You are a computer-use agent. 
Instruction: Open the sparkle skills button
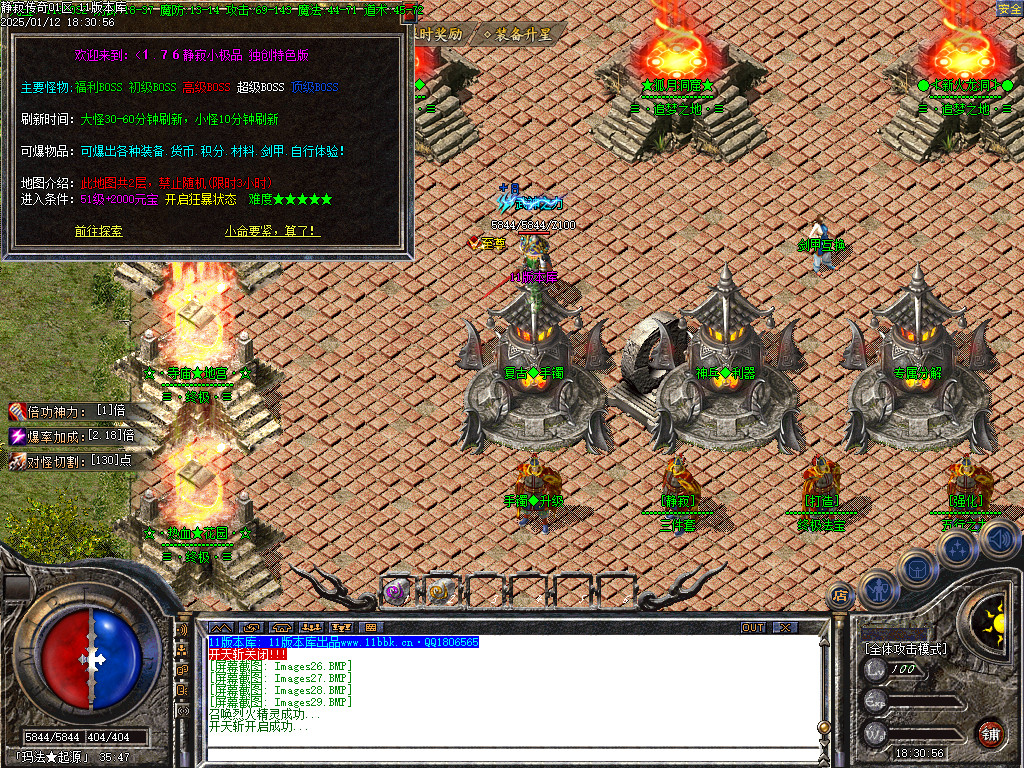957,548
